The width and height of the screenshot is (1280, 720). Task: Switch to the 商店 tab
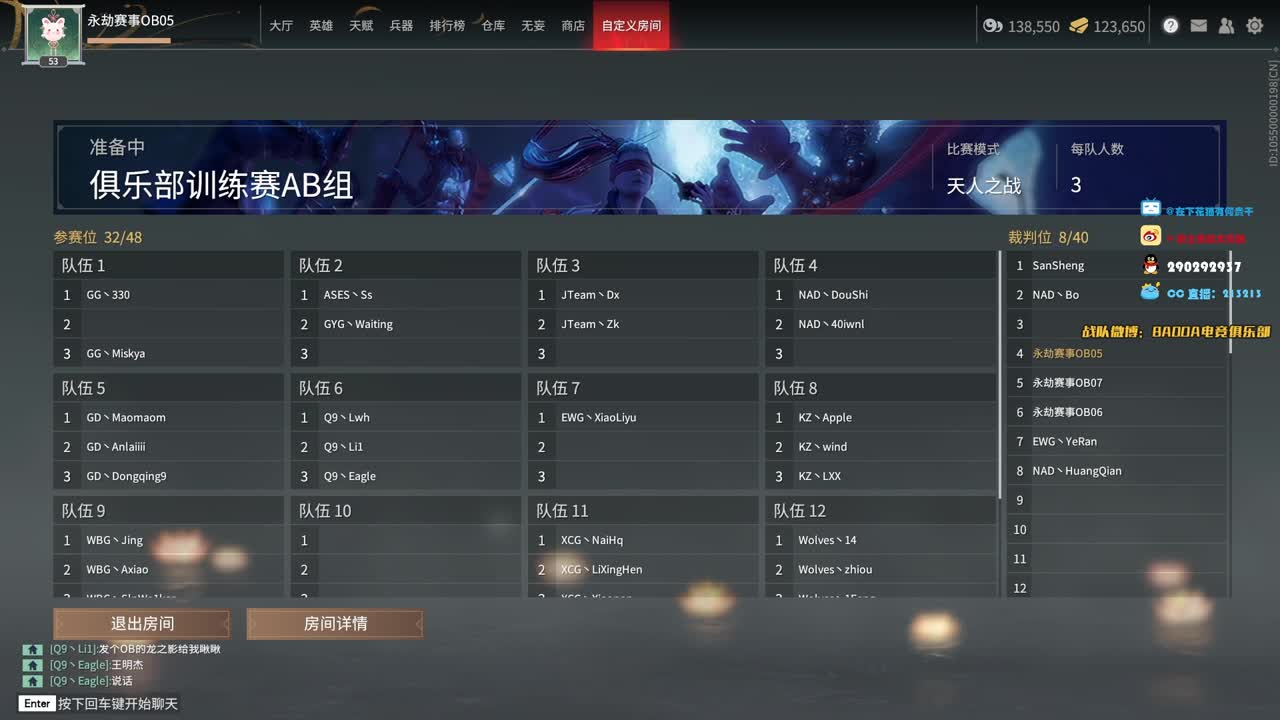[x=572, y=26]
